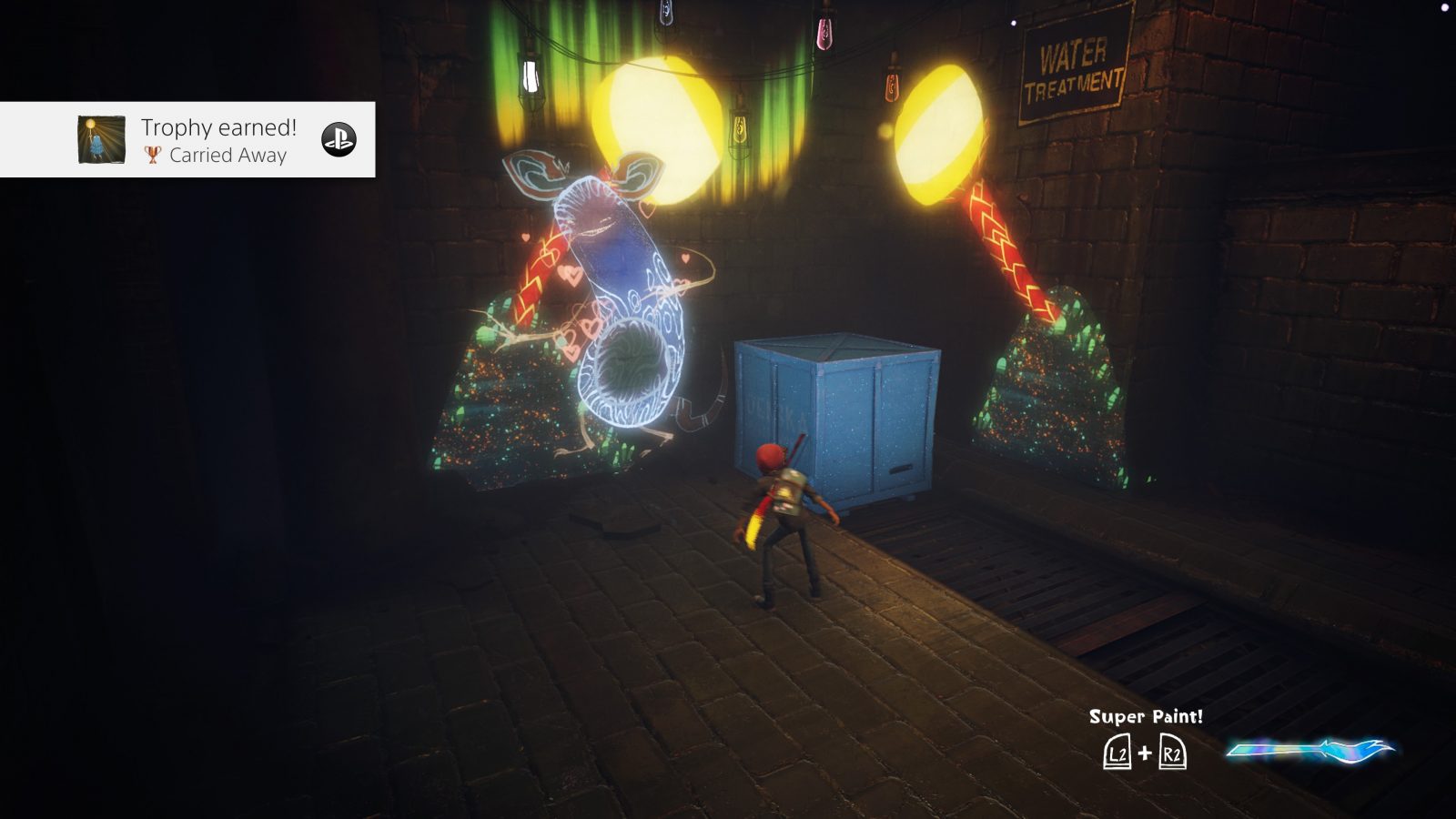
Task: Select the plus sign between L2 and R2
Action: (1147, 753)
